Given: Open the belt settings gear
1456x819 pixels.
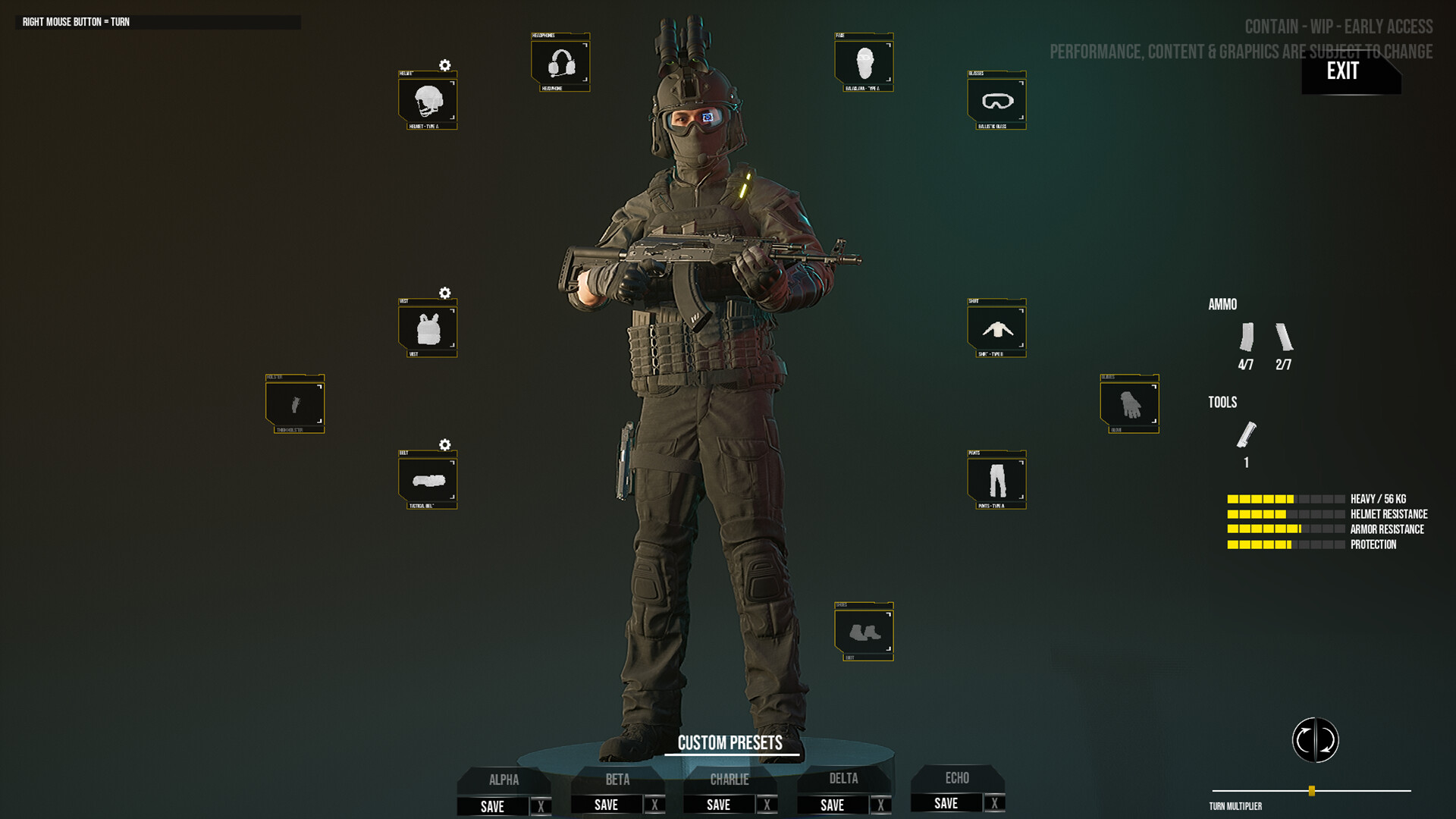Looking at the screenshot, I should 444,445.
